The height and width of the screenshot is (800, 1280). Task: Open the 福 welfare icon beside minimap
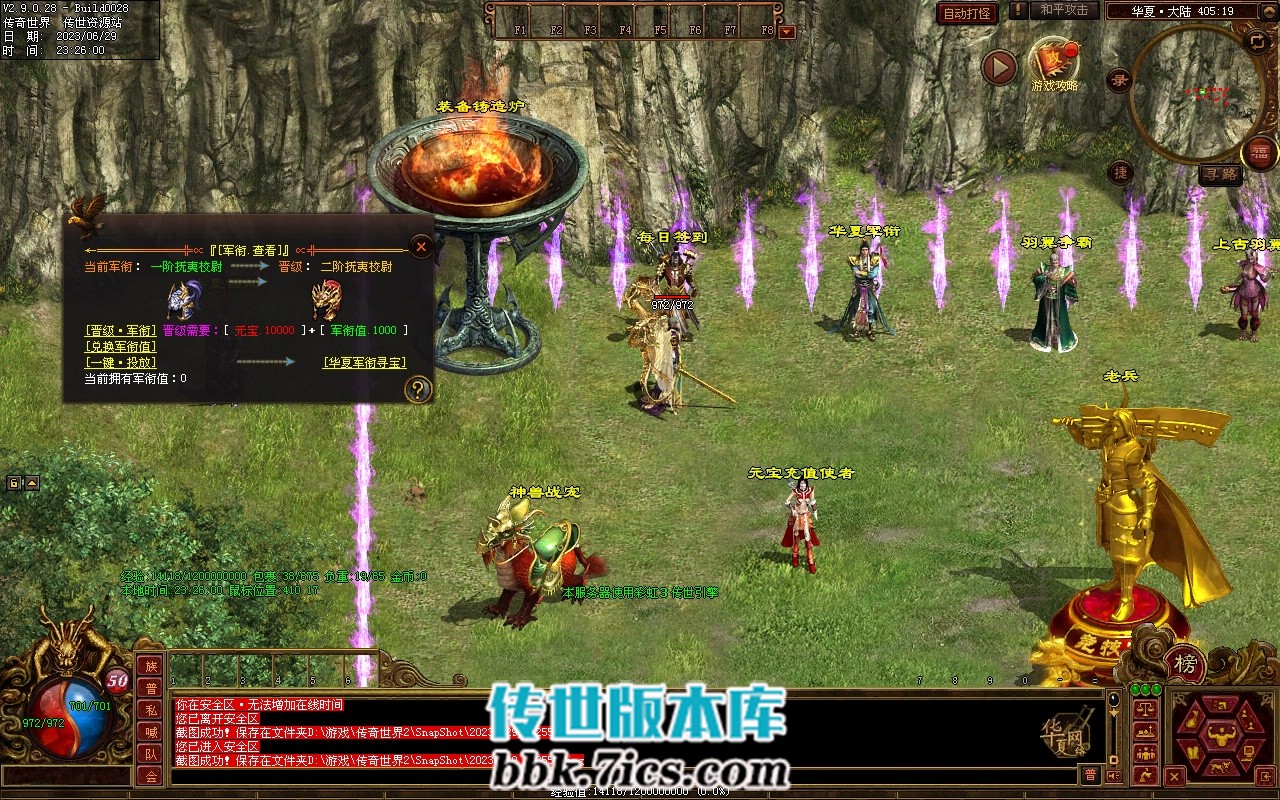pyautogui.click(x=1259, y=153)
